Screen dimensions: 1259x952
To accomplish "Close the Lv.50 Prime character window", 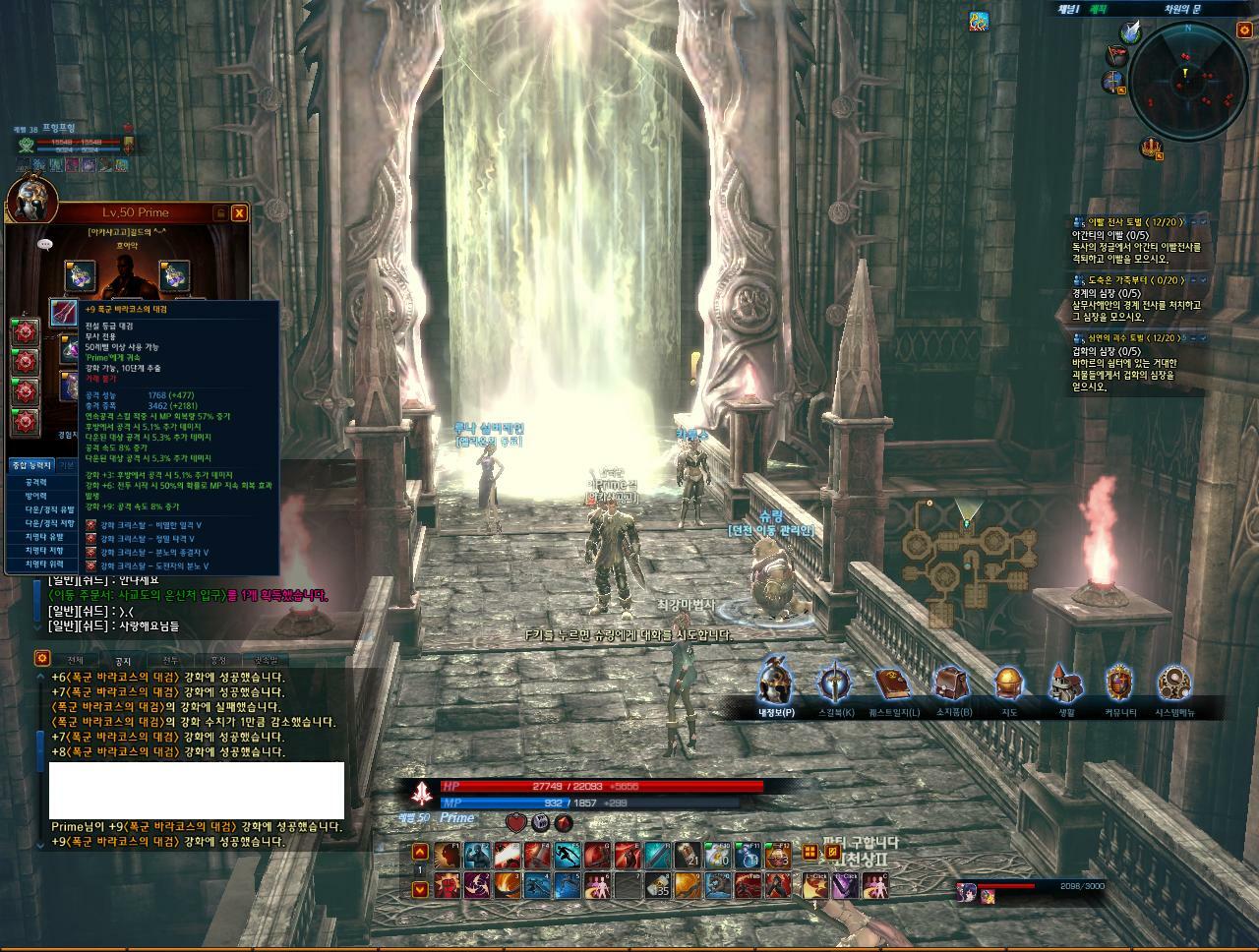I will [239, 212].
